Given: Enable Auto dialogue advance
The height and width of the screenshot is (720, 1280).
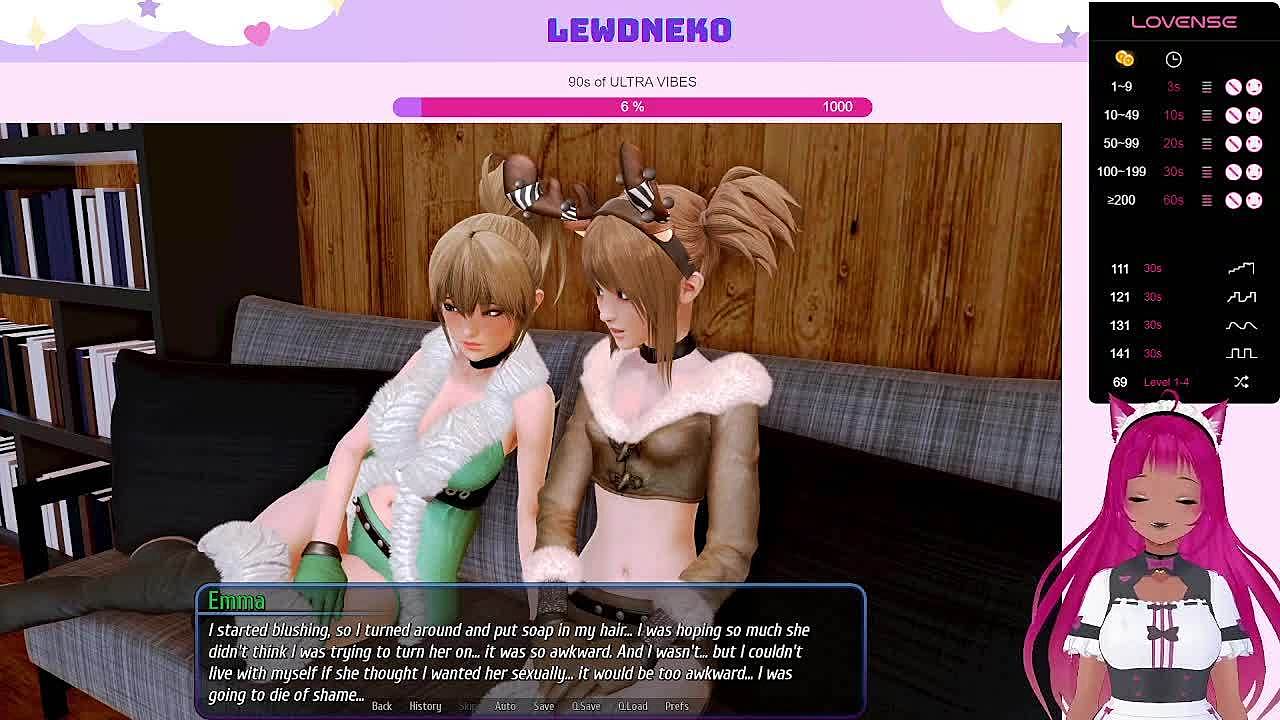Looking at the screenshot, I should pos(505,706).
